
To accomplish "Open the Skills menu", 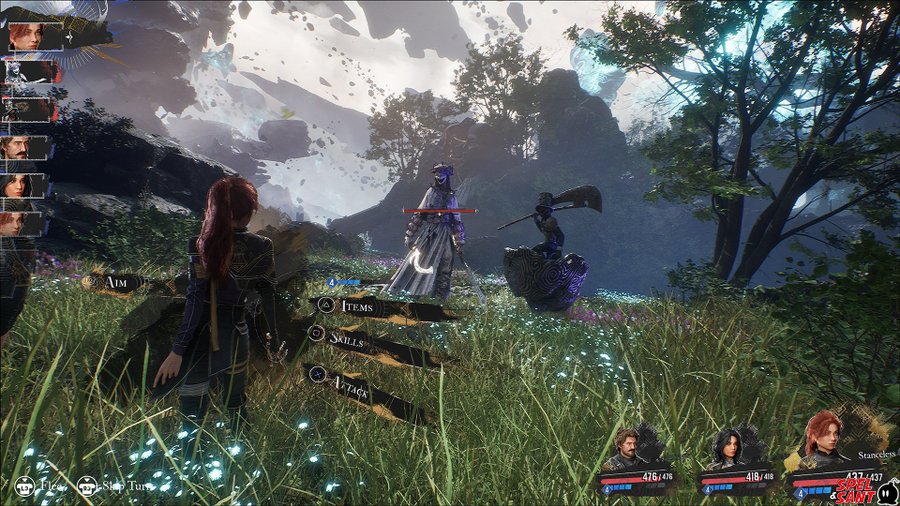I will pos(352,337).
